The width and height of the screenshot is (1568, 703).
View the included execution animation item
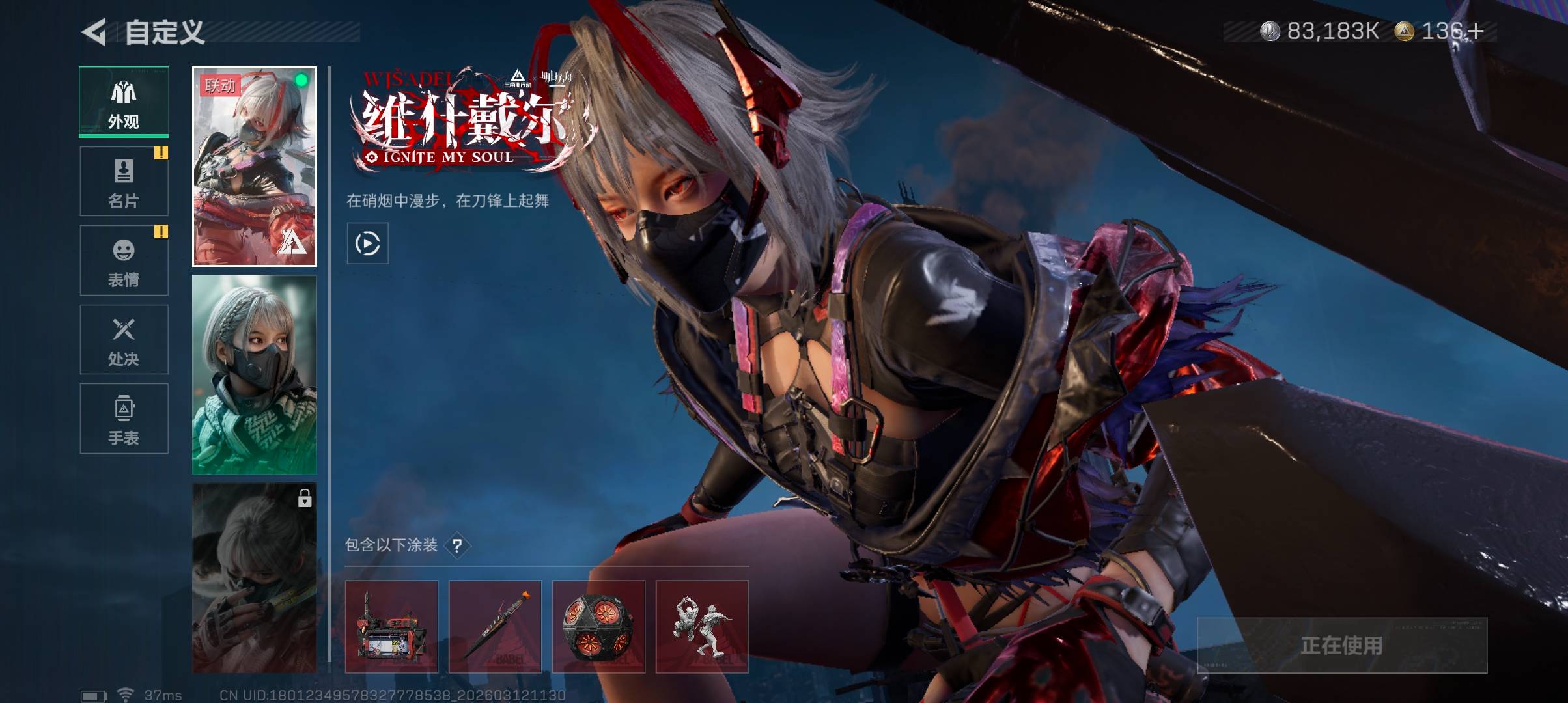[702, 626]
